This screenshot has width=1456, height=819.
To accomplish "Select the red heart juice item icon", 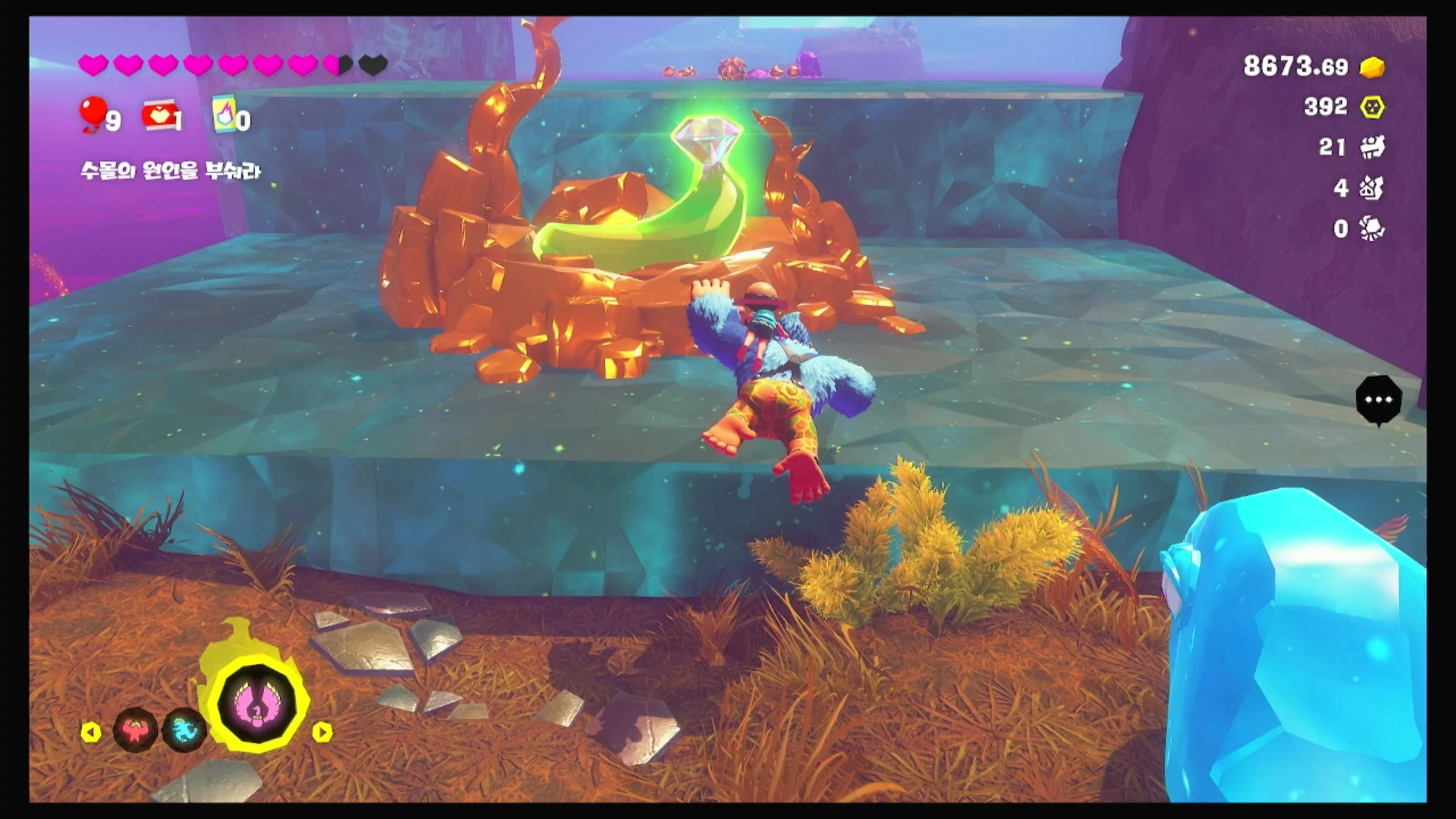I will pyautogui.click(x=159, y=117).
